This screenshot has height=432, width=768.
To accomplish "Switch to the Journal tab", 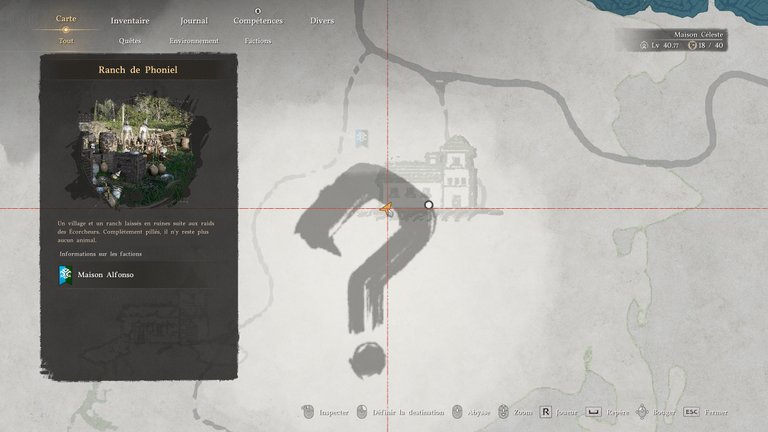I will pyautogui.click(x=194, y=20).
